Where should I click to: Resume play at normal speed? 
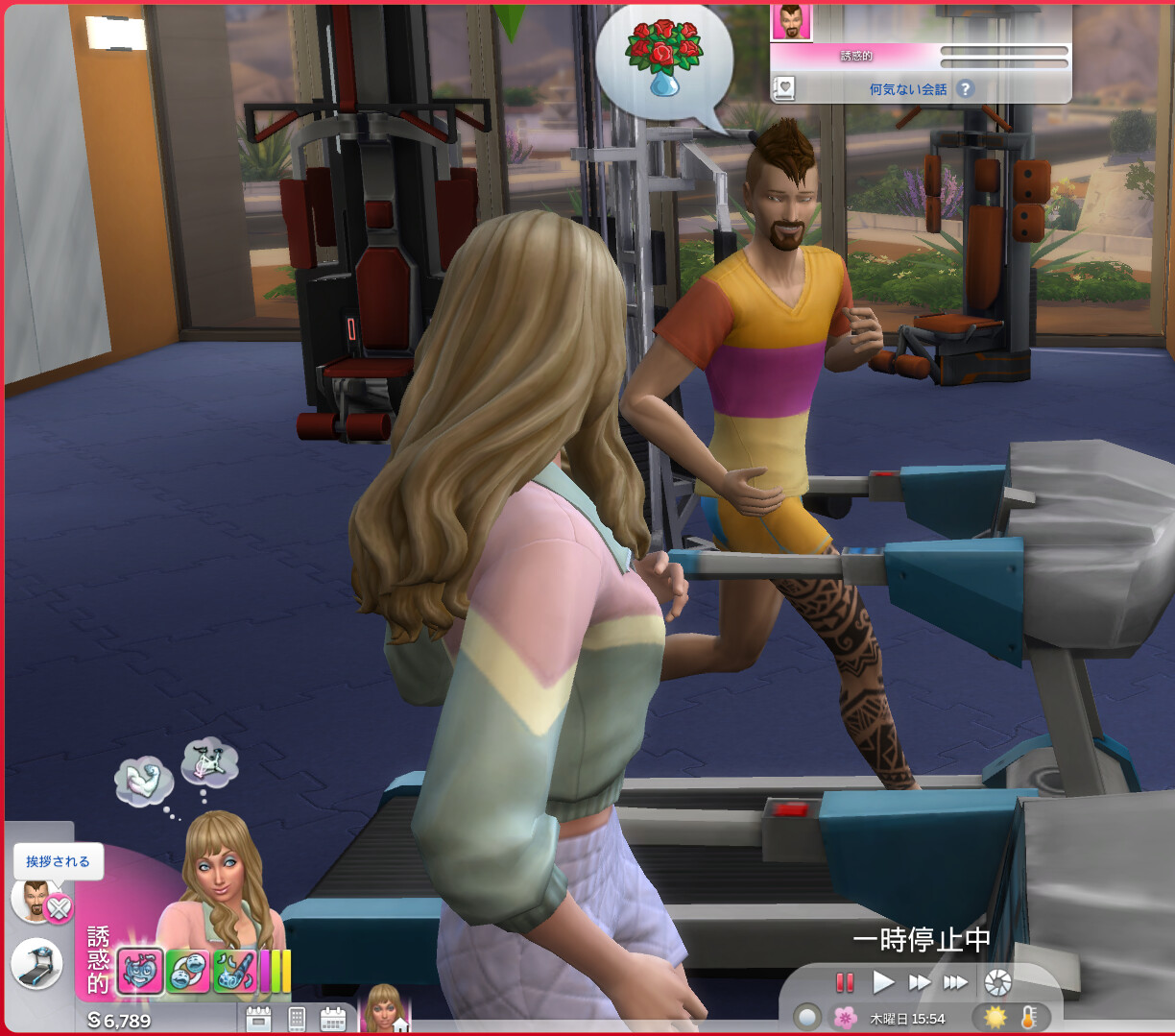tap(883, 982)
